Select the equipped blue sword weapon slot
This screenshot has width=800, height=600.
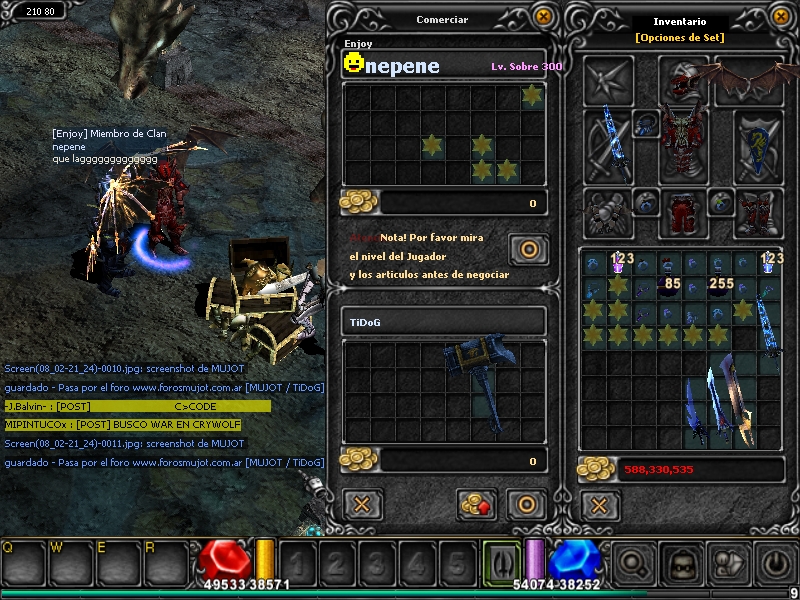(x=607, y=146)
